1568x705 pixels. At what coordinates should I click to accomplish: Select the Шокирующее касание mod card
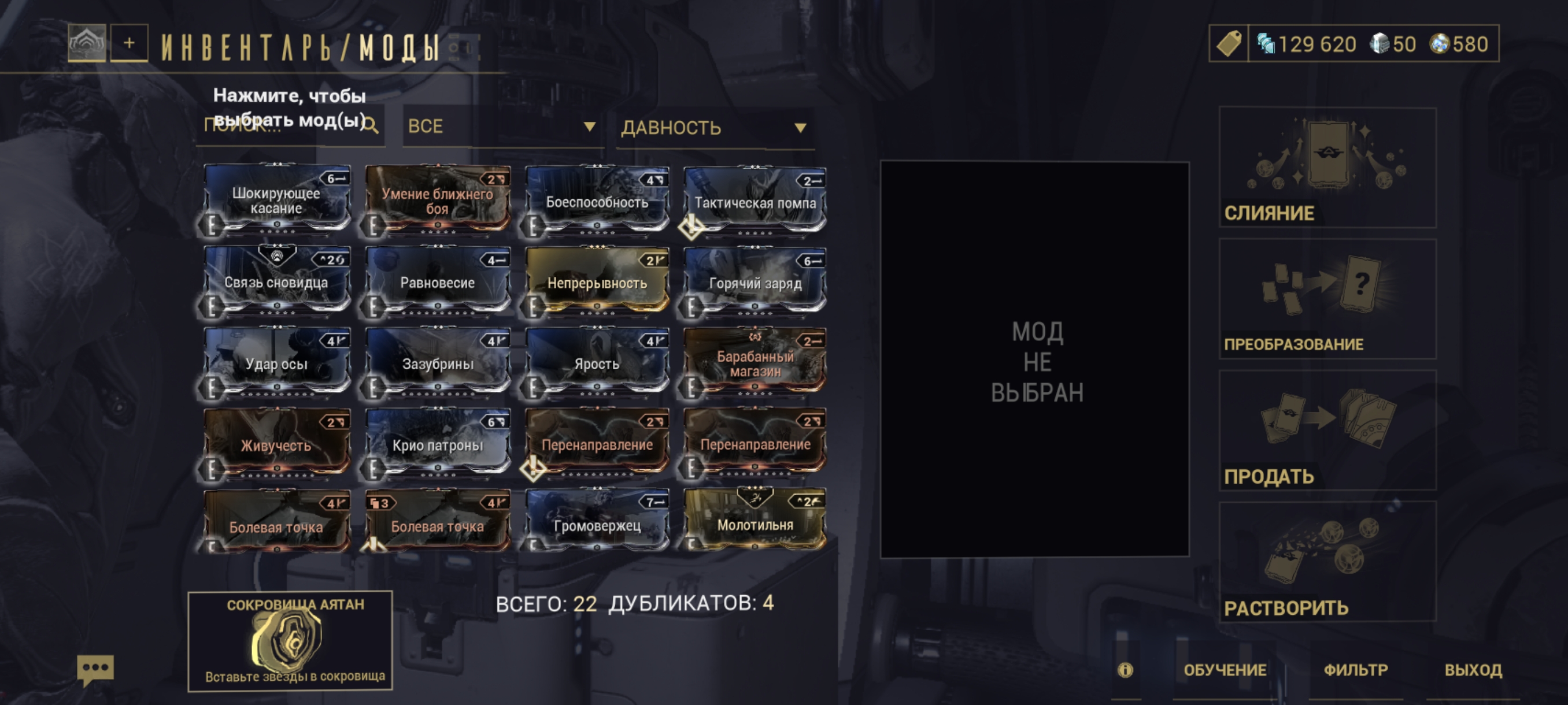click(x=277, y=200)
